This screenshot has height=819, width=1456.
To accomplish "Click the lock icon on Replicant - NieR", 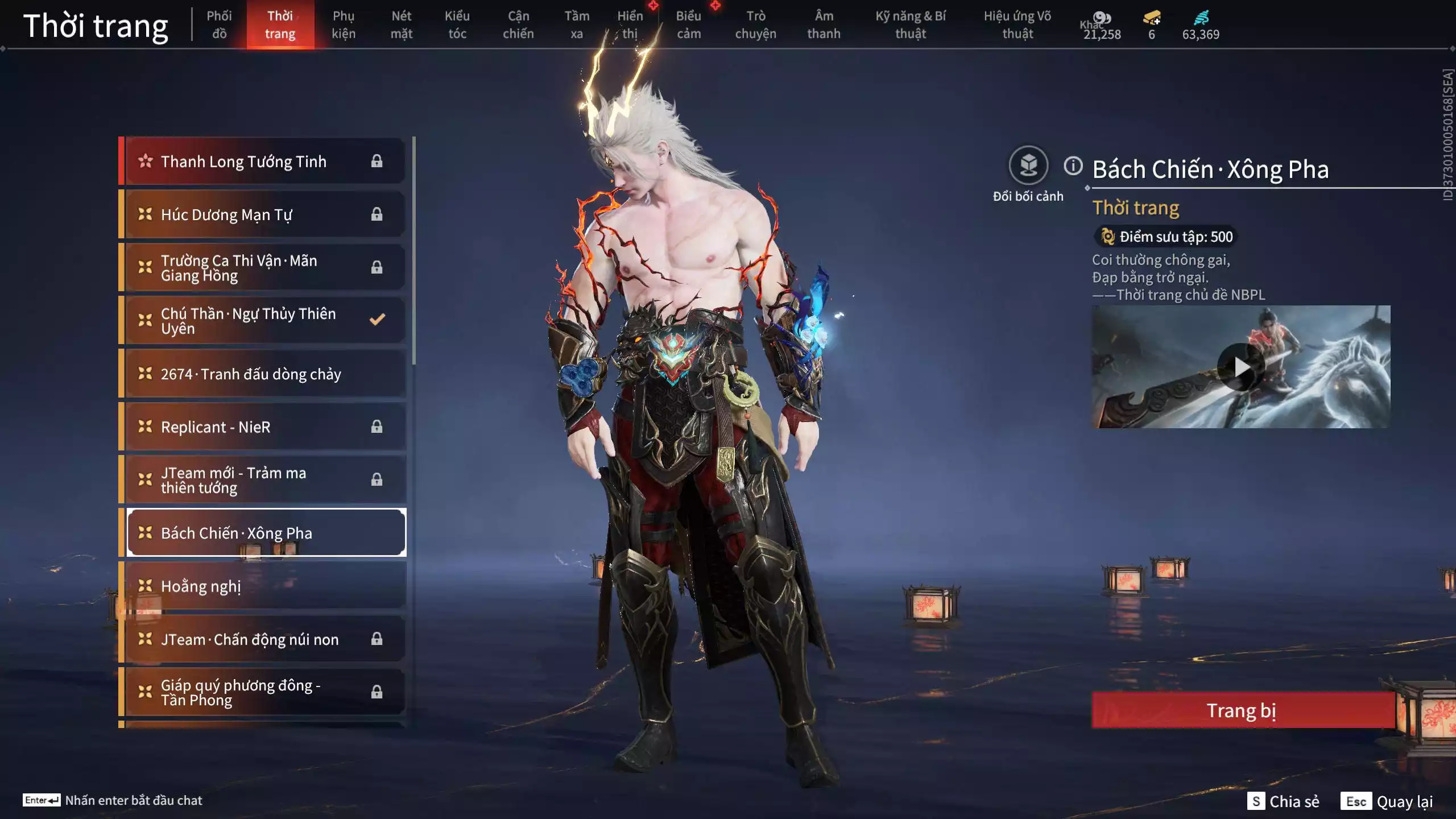I will [377, 427].
